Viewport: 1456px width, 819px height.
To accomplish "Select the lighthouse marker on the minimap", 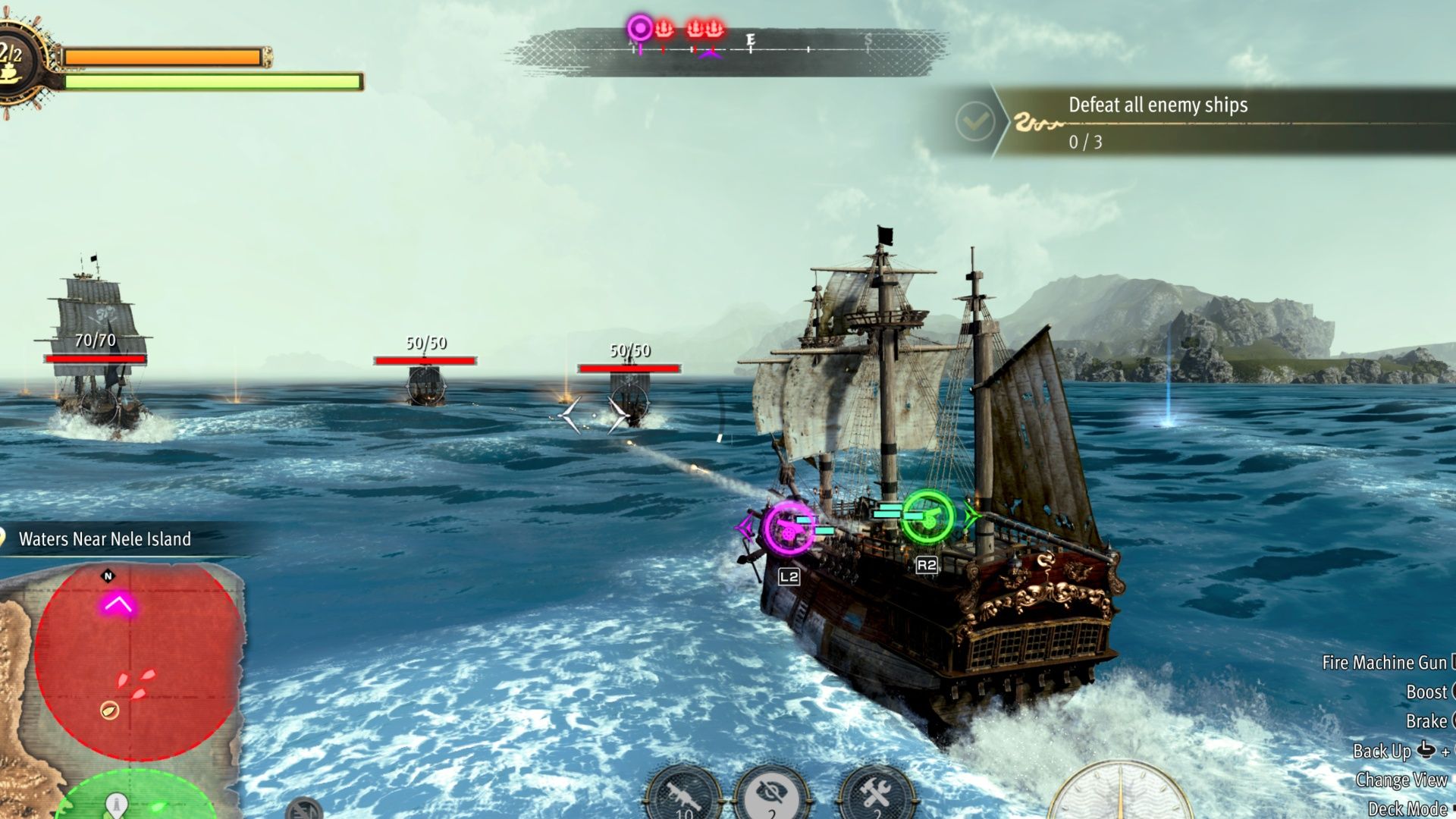I will click(115, 802).
